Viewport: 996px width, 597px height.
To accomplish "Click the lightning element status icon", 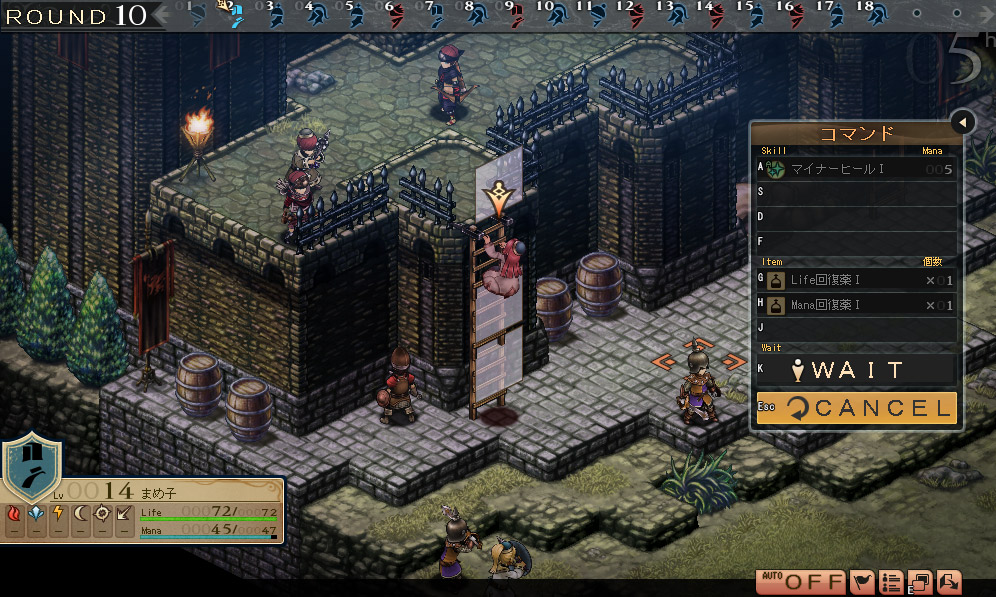I will [58, 515].
